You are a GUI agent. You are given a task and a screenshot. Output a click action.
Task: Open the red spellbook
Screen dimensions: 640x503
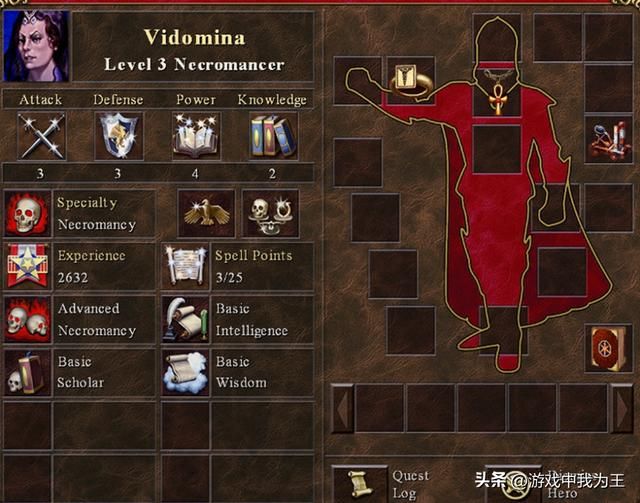[609, 348]
